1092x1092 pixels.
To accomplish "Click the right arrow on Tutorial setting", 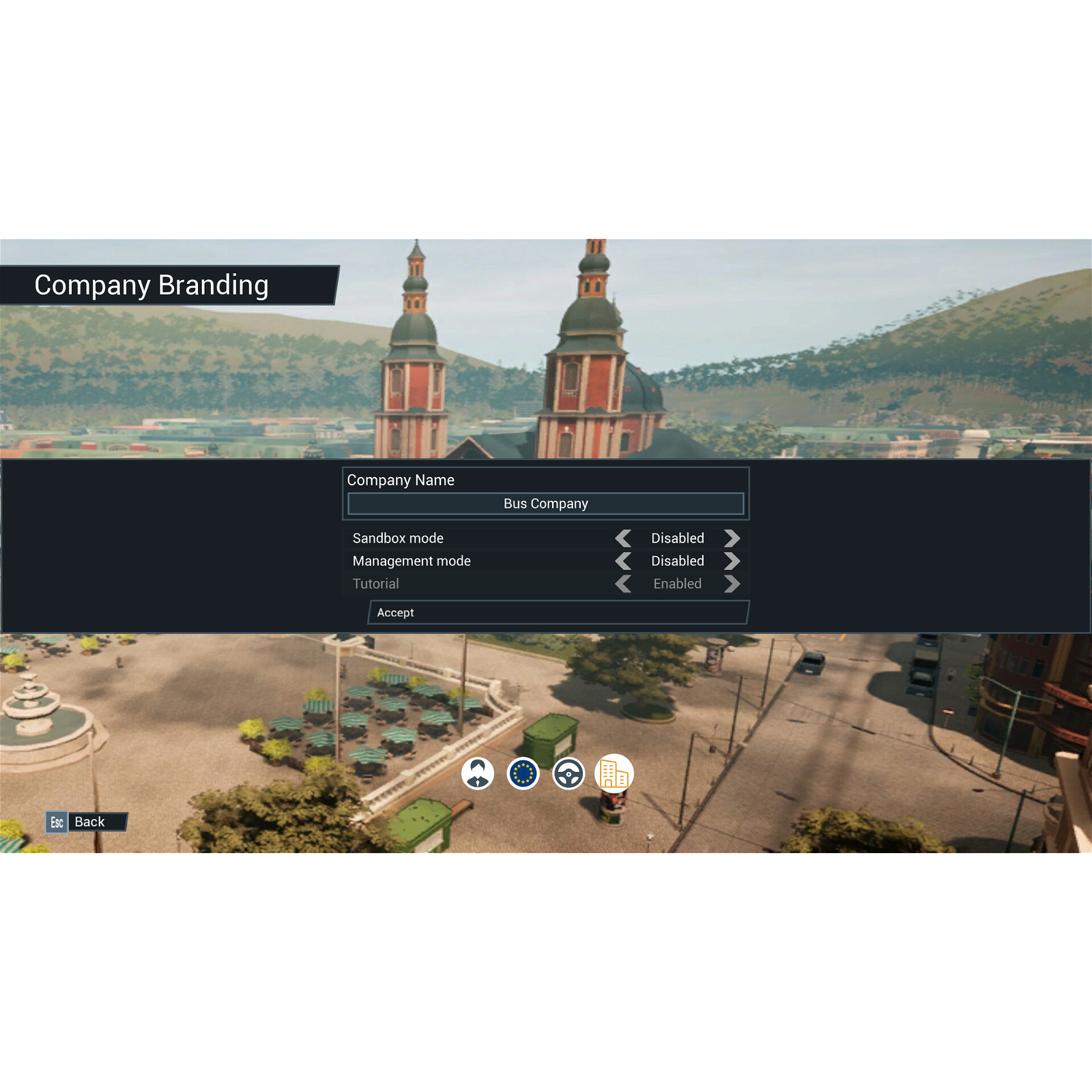I will [732, 584].
